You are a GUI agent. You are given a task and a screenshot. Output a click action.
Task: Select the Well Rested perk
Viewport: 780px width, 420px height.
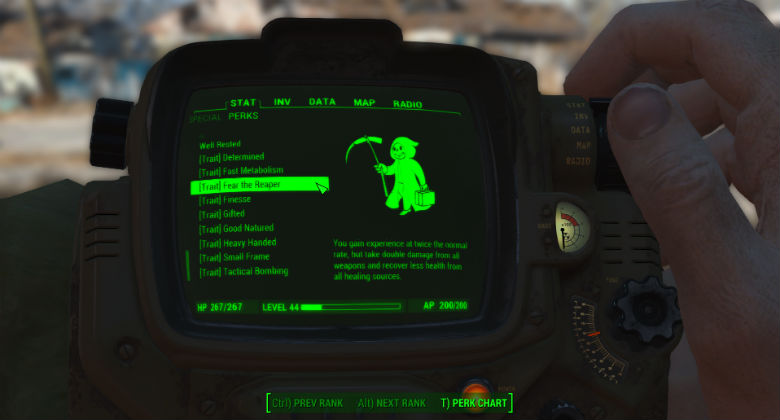click(x=220, y=144)
